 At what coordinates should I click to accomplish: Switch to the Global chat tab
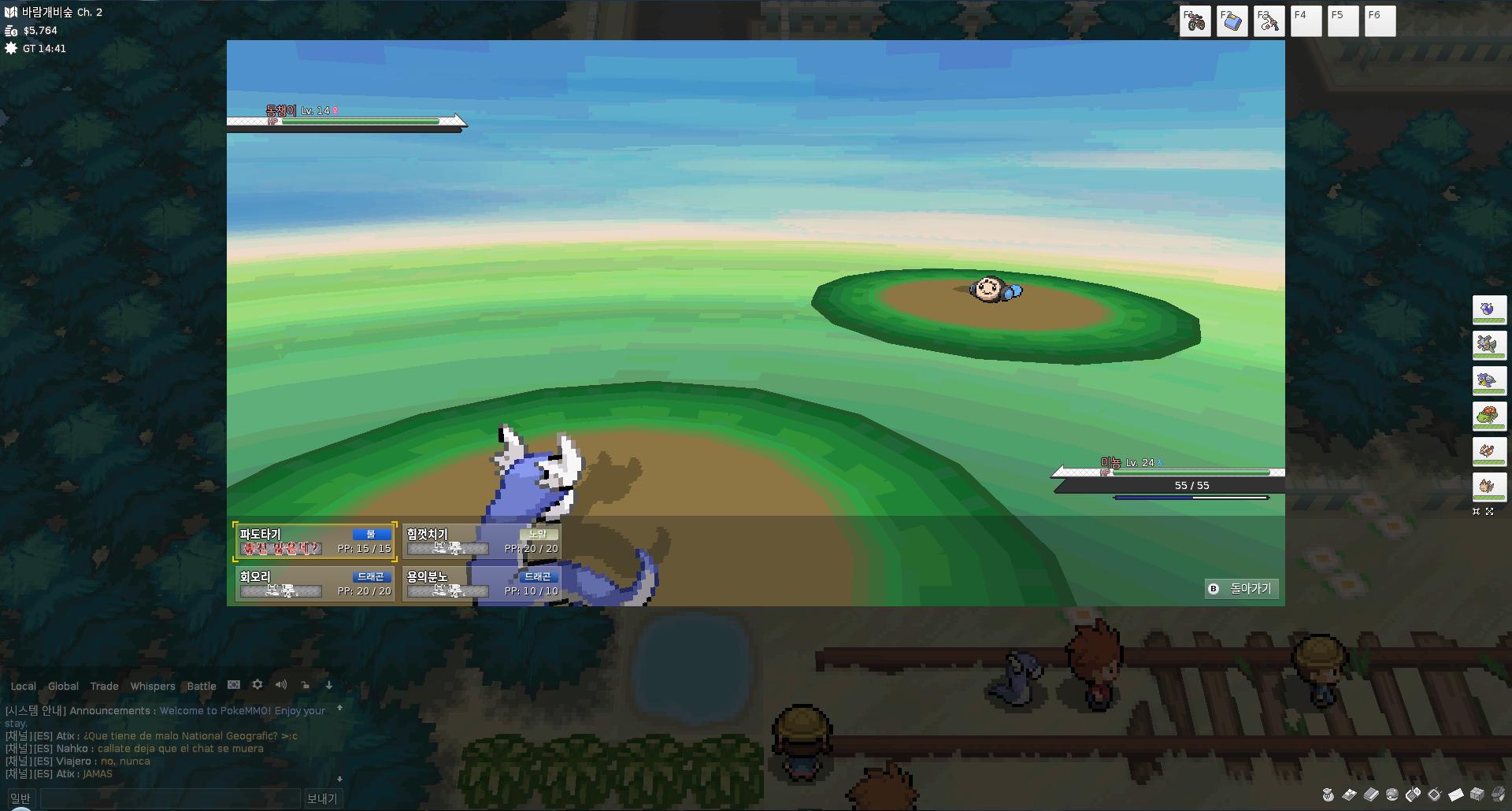coord(63,687)
